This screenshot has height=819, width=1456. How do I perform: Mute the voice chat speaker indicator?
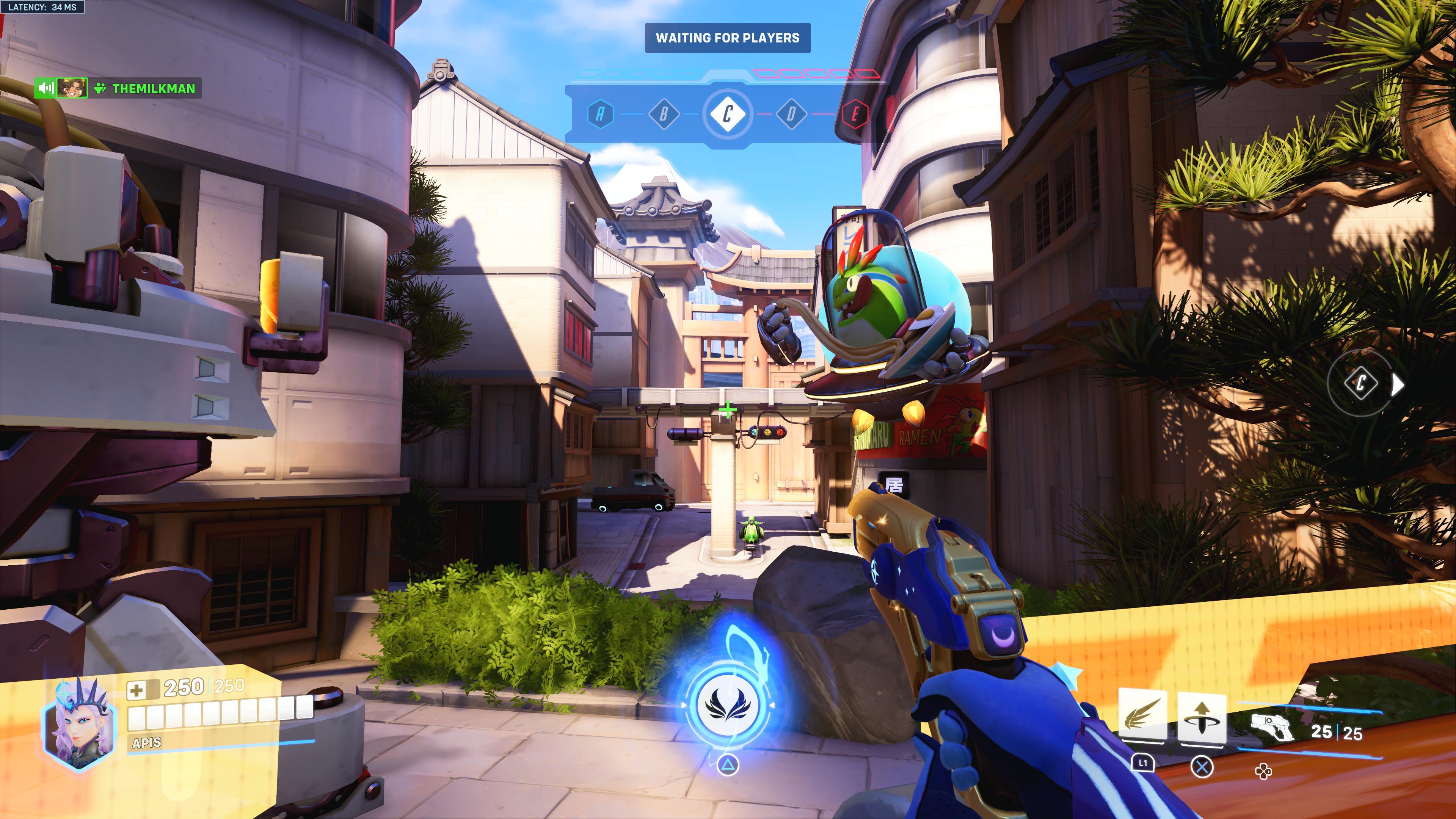click(45, 88)
